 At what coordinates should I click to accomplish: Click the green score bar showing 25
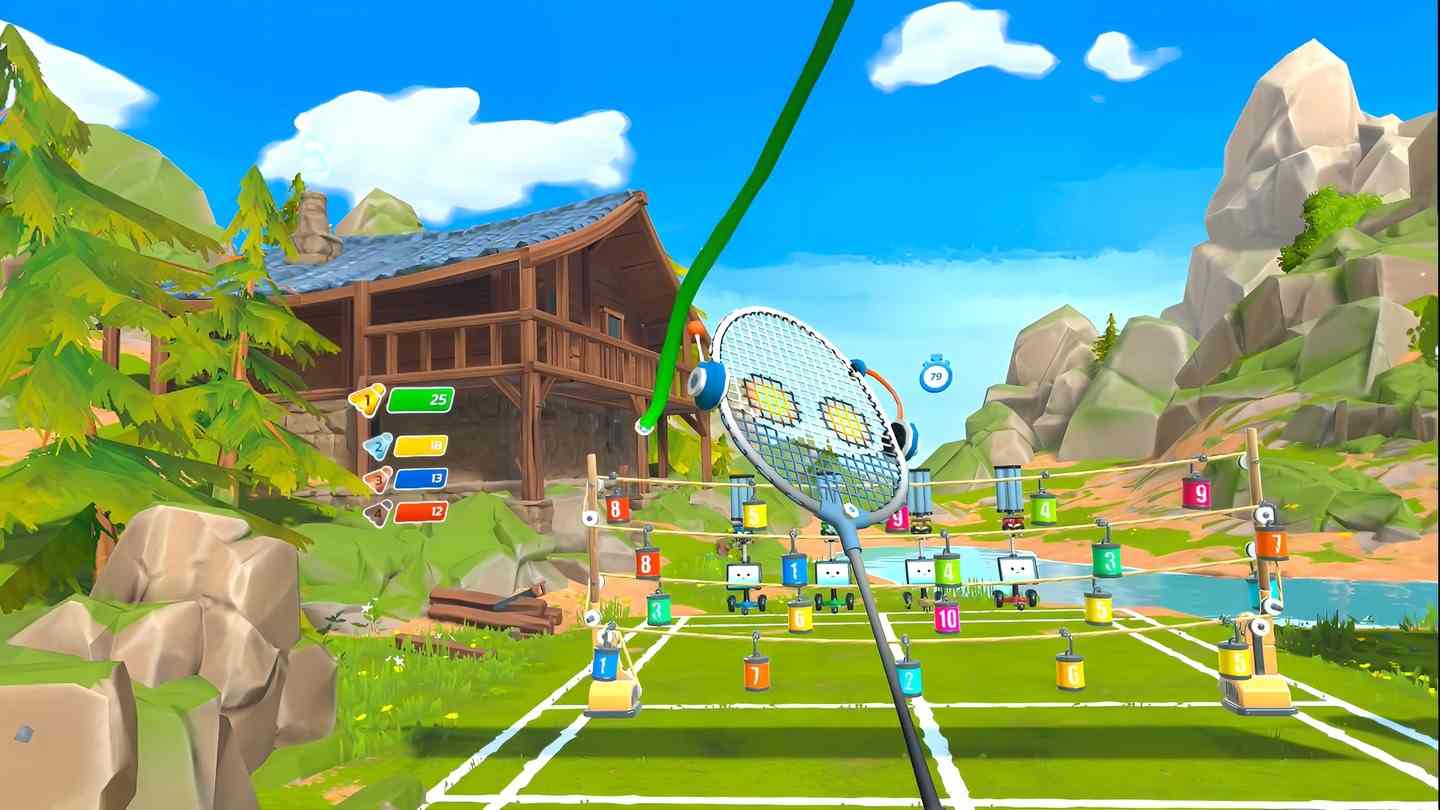click(424, 397)
